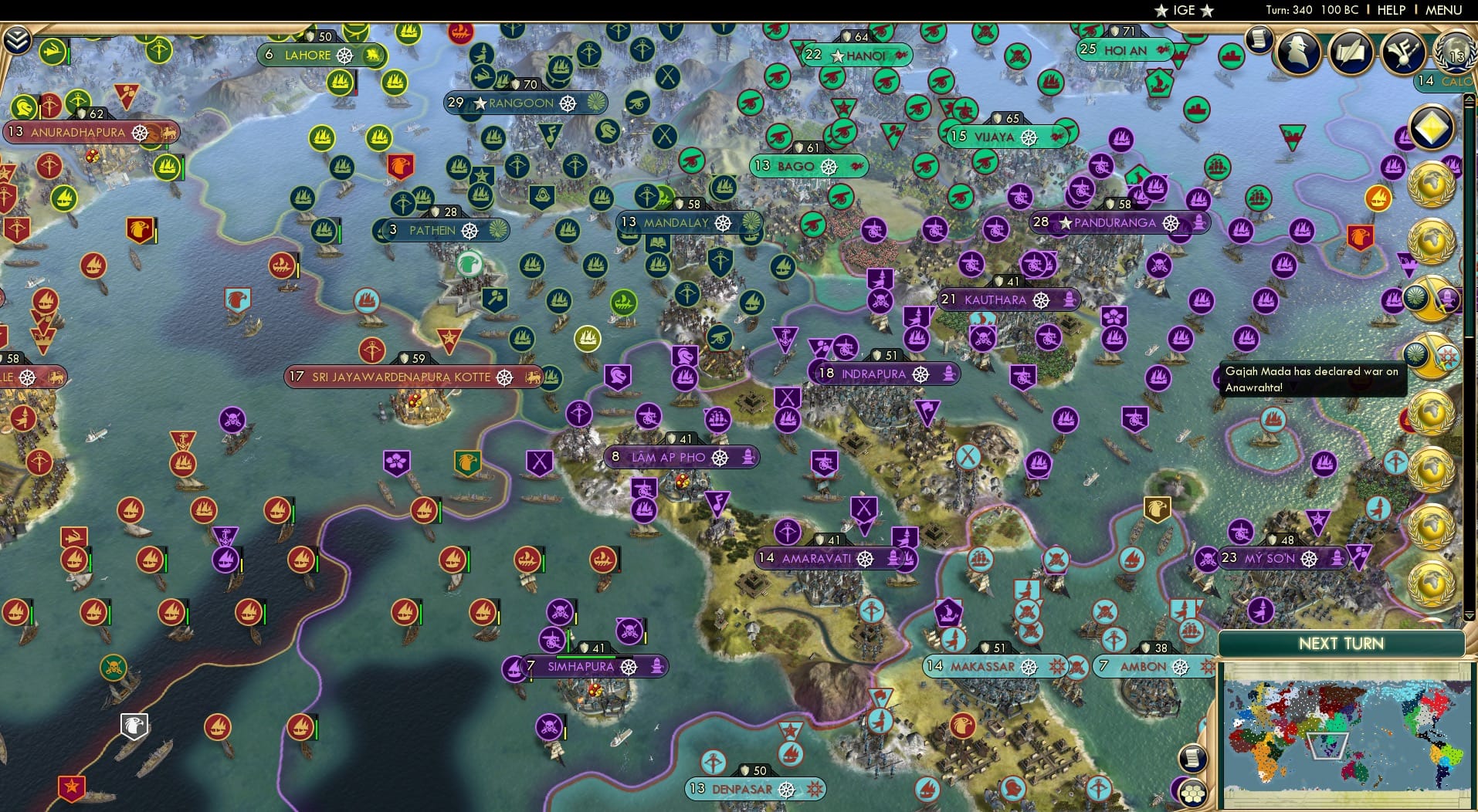Image resolution: width=1478 pixels, height=812 pixels.
Task: Open the Culture overview icon on top toolbar
Action: (1403, 54)
